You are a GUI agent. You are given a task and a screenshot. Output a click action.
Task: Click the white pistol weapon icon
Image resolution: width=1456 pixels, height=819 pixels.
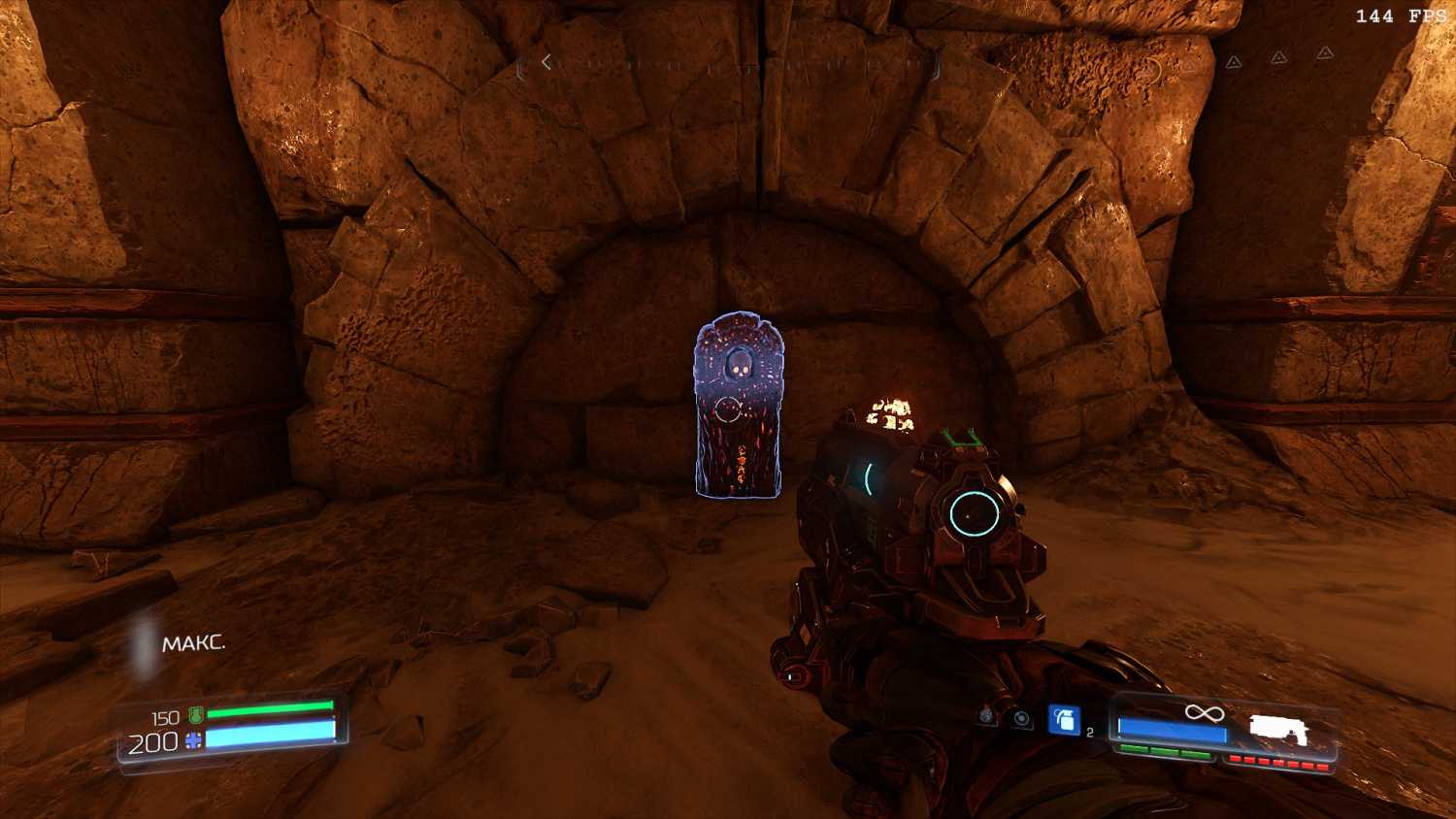pyautogui.click(x=1278, y=730)
